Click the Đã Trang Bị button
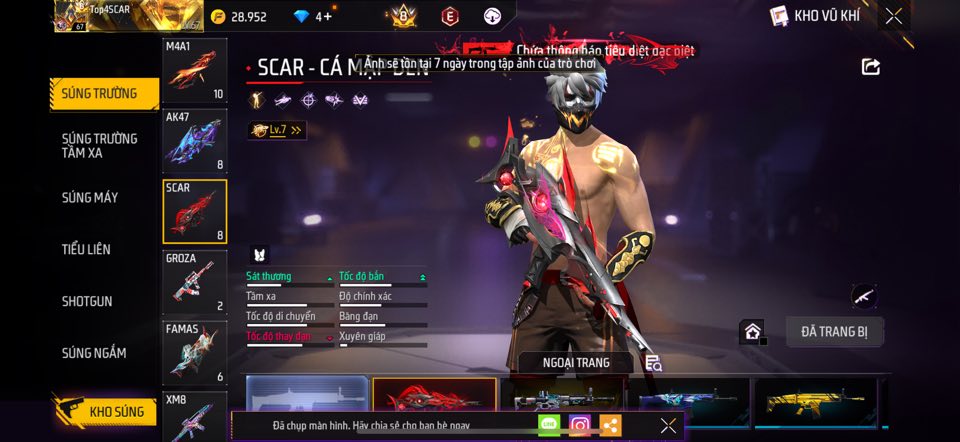960x442 pixels. pyautogui.click(x=834, y=332)
